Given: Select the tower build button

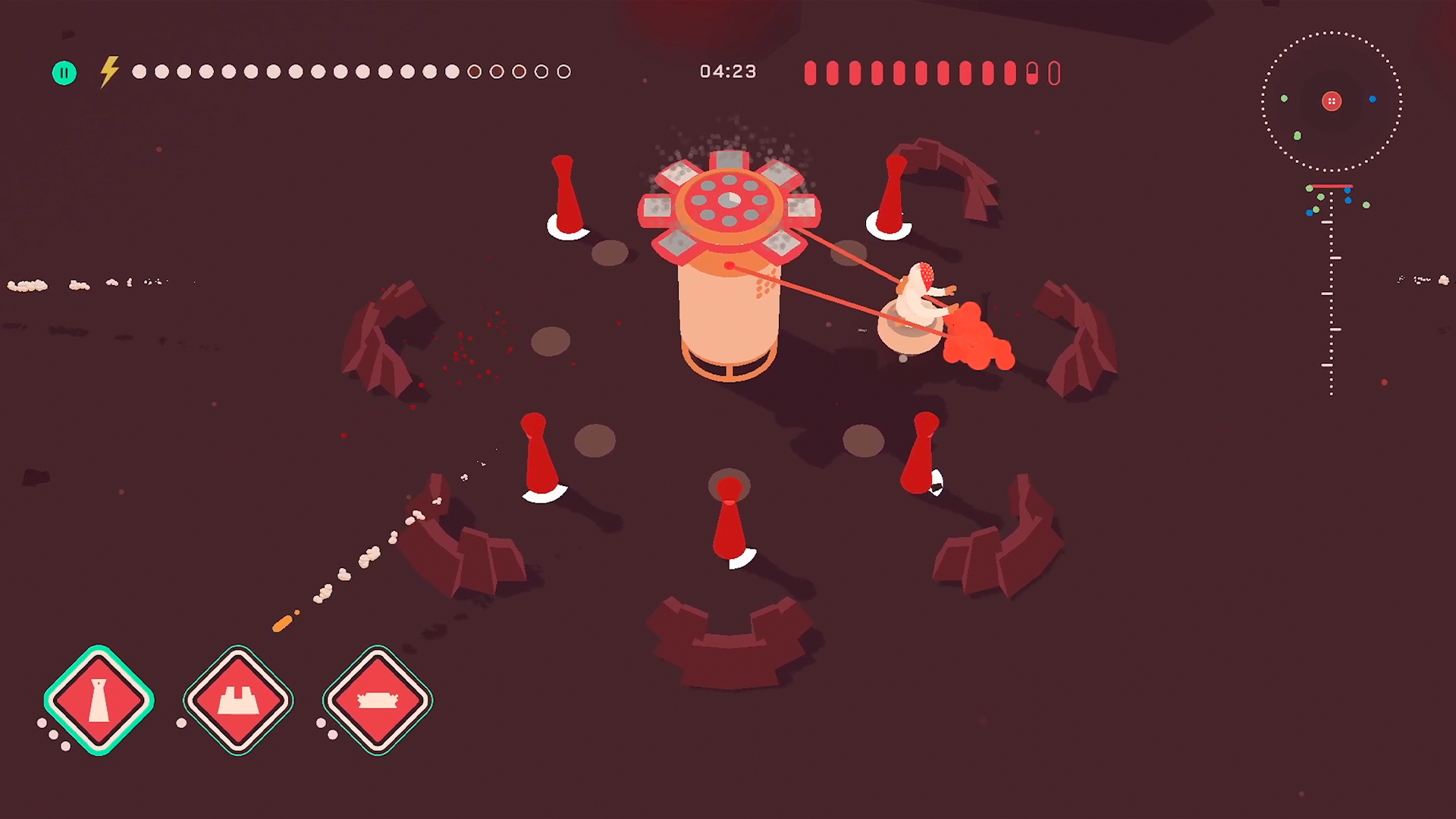Looking at the screenshot, I should click(x=99, y=700).
